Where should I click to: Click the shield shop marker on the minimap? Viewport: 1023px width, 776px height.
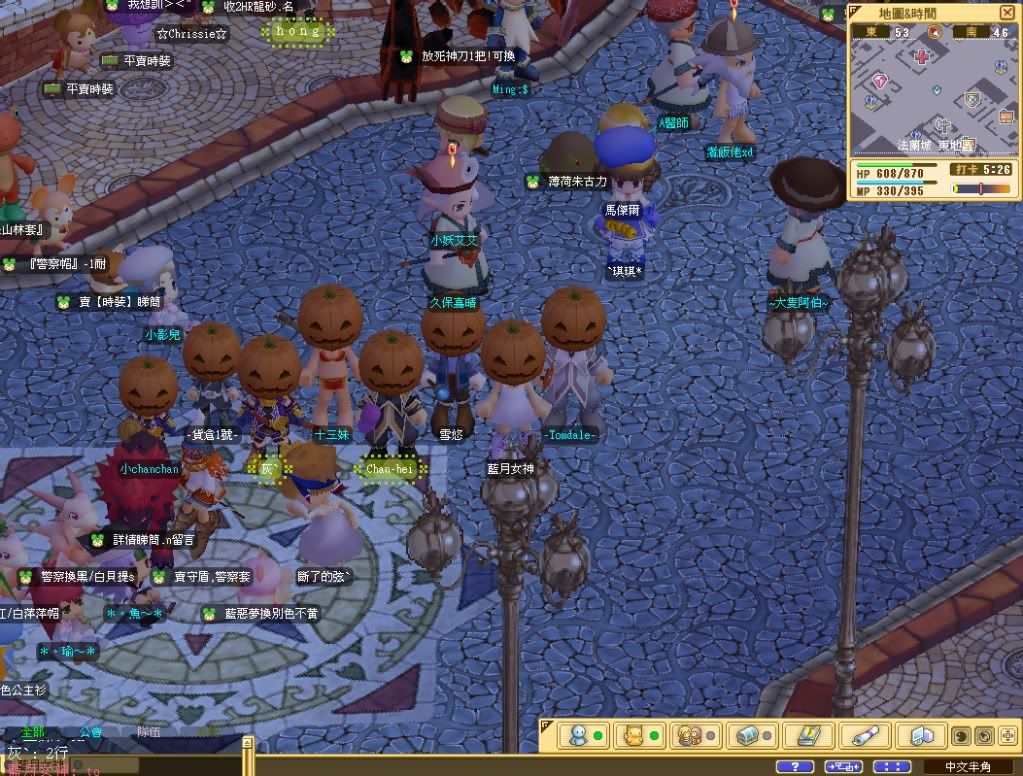pos(971,100)
